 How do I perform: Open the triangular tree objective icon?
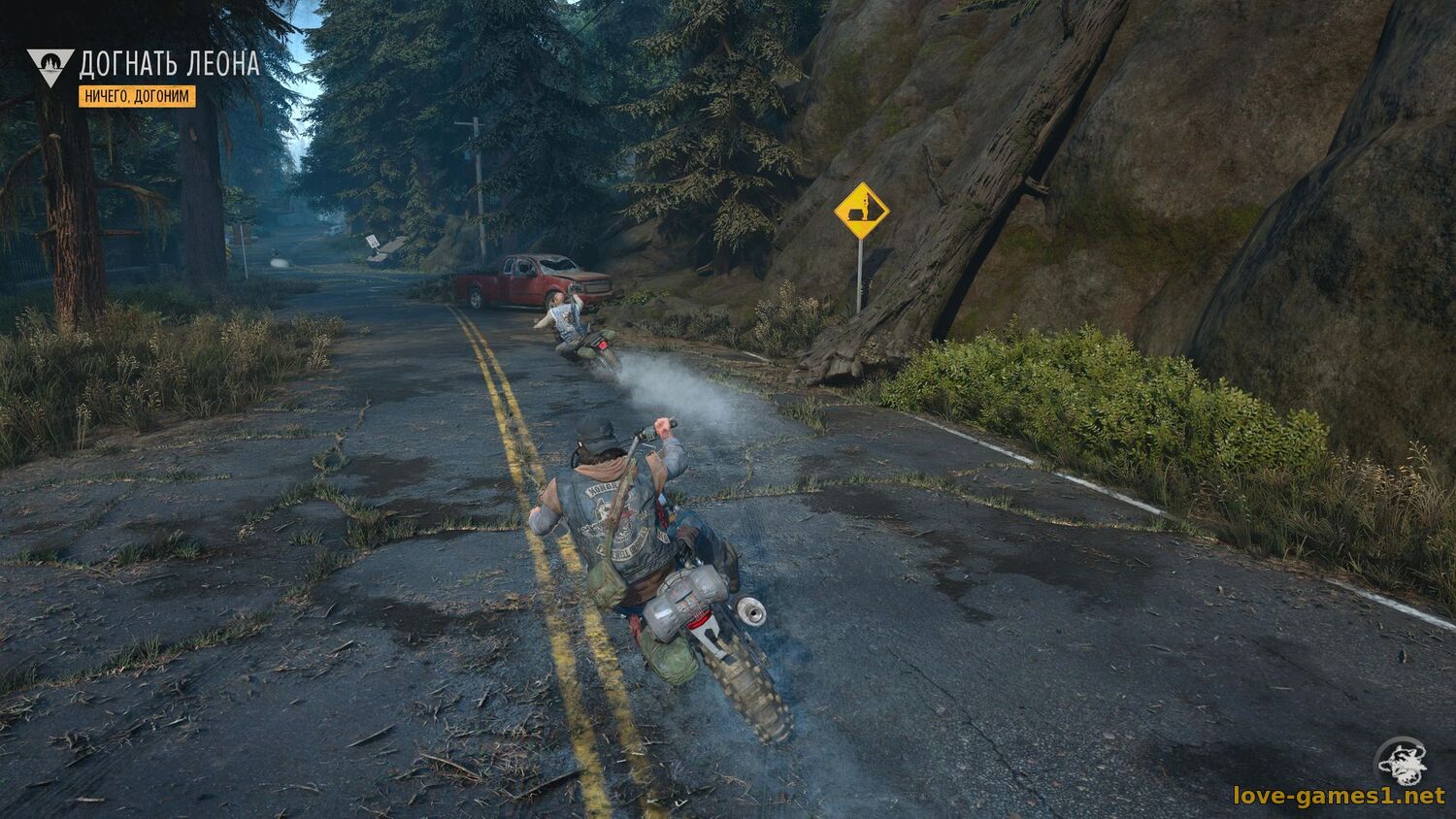(50, 67)
